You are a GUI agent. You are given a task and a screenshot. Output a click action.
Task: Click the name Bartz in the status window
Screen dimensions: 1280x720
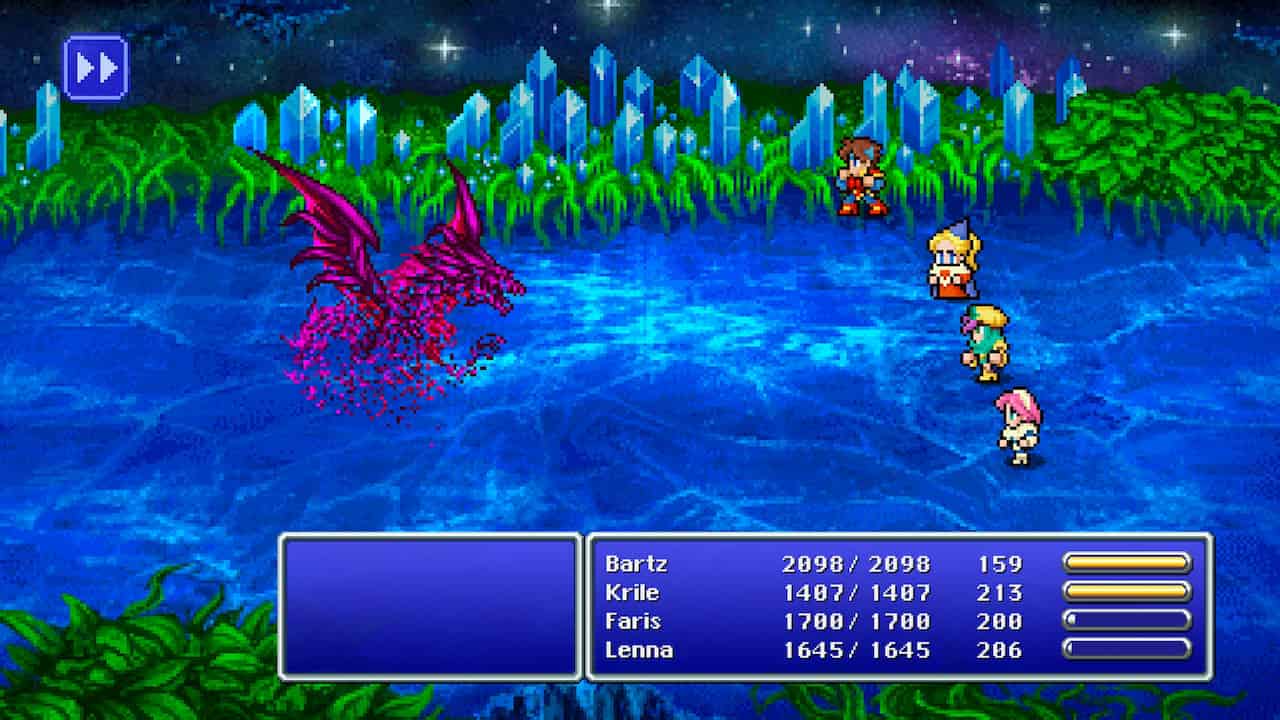click(637, 564)
